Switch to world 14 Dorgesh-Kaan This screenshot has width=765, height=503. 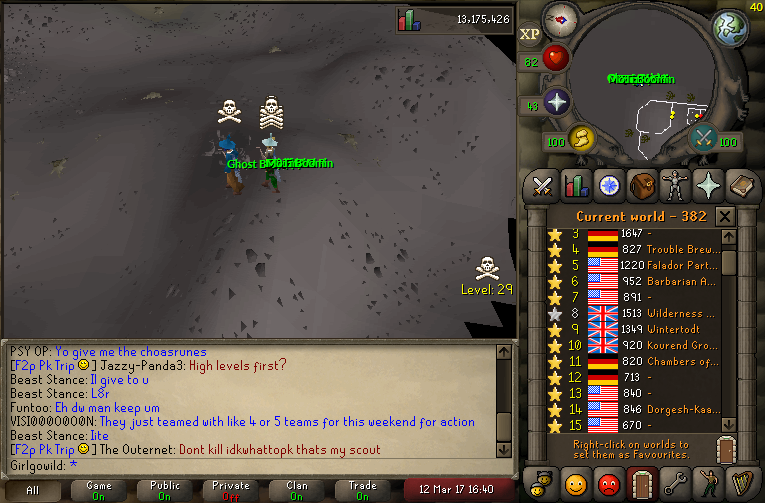(x=640, y=407)
